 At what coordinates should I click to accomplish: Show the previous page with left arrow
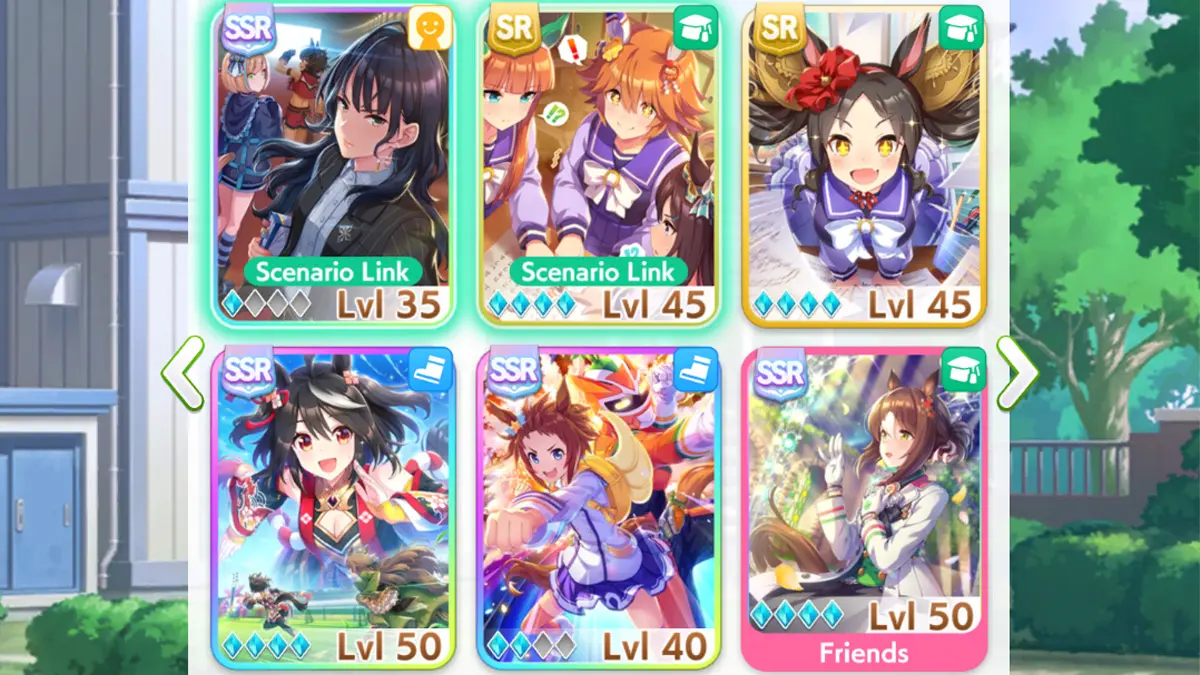(183, 373)
